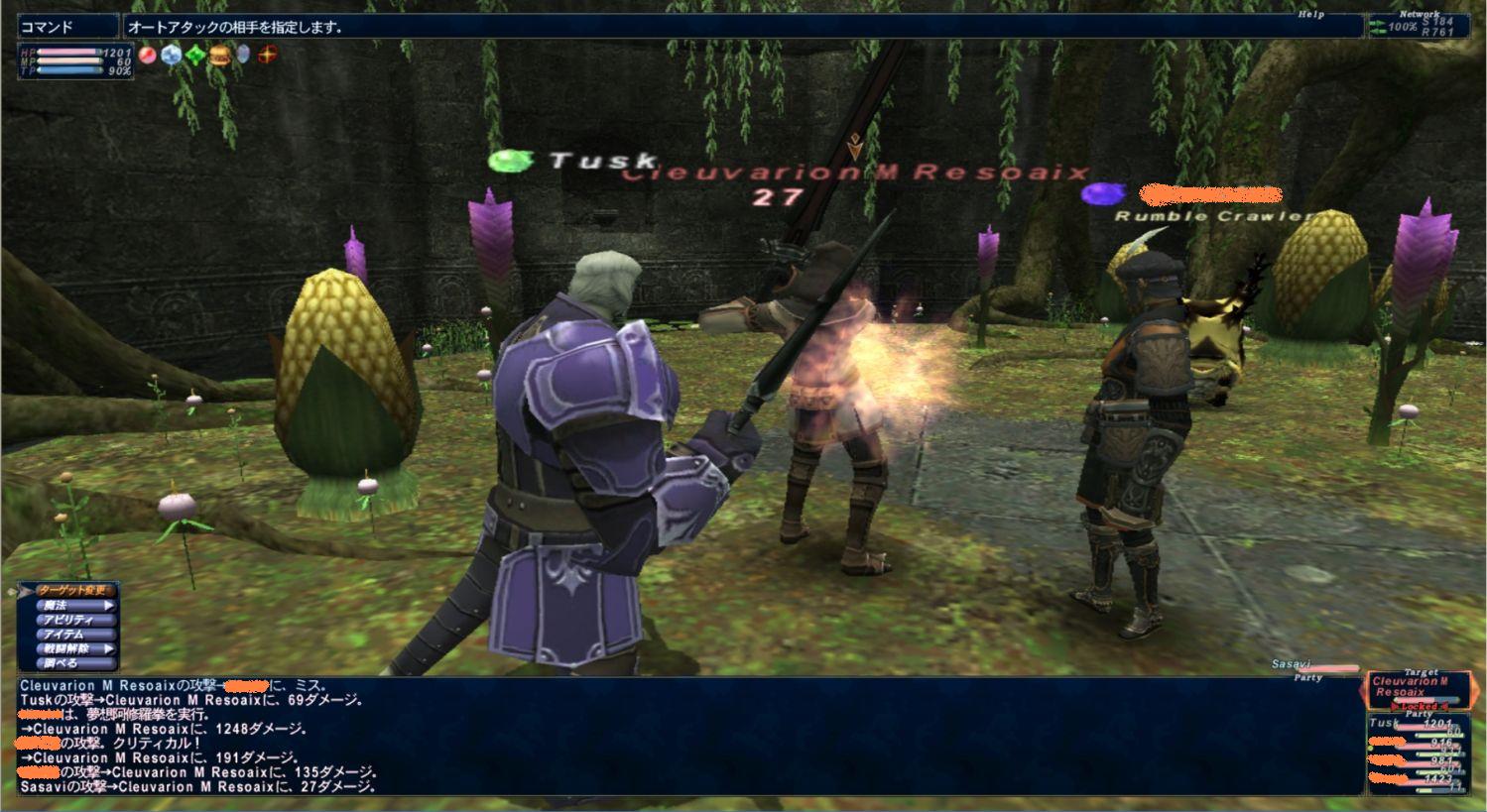Viewport: 1487px width, 812px height.
Task: Select the Cleuvarion M Resoaix target panel
Action: (x=1417, y=687)
